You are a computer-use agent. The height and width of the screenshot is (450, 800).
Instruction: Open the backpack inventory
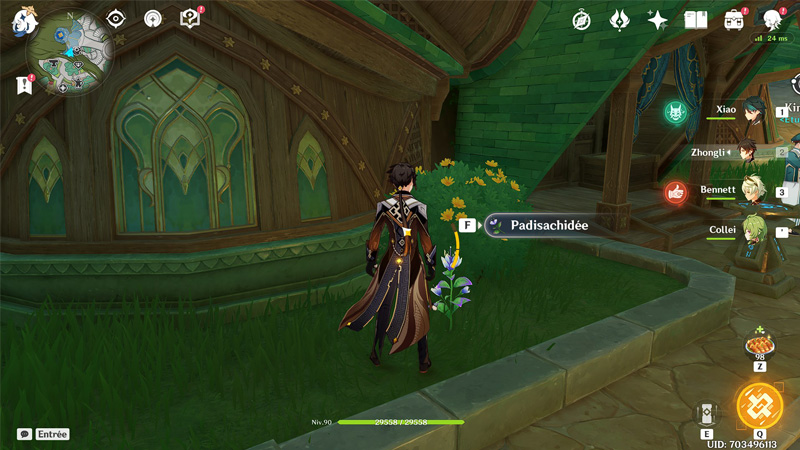click(x=734, y=19)
